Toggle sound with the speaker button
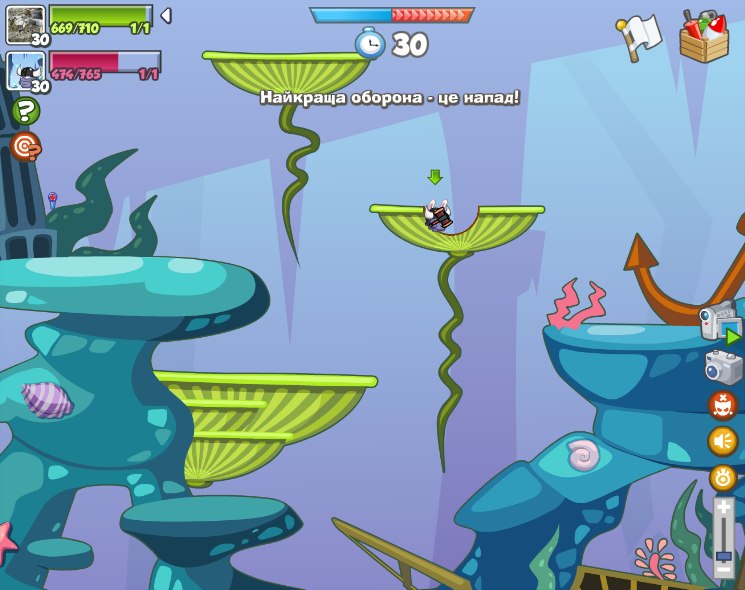 pyautogui.click(x=722, y=441)
